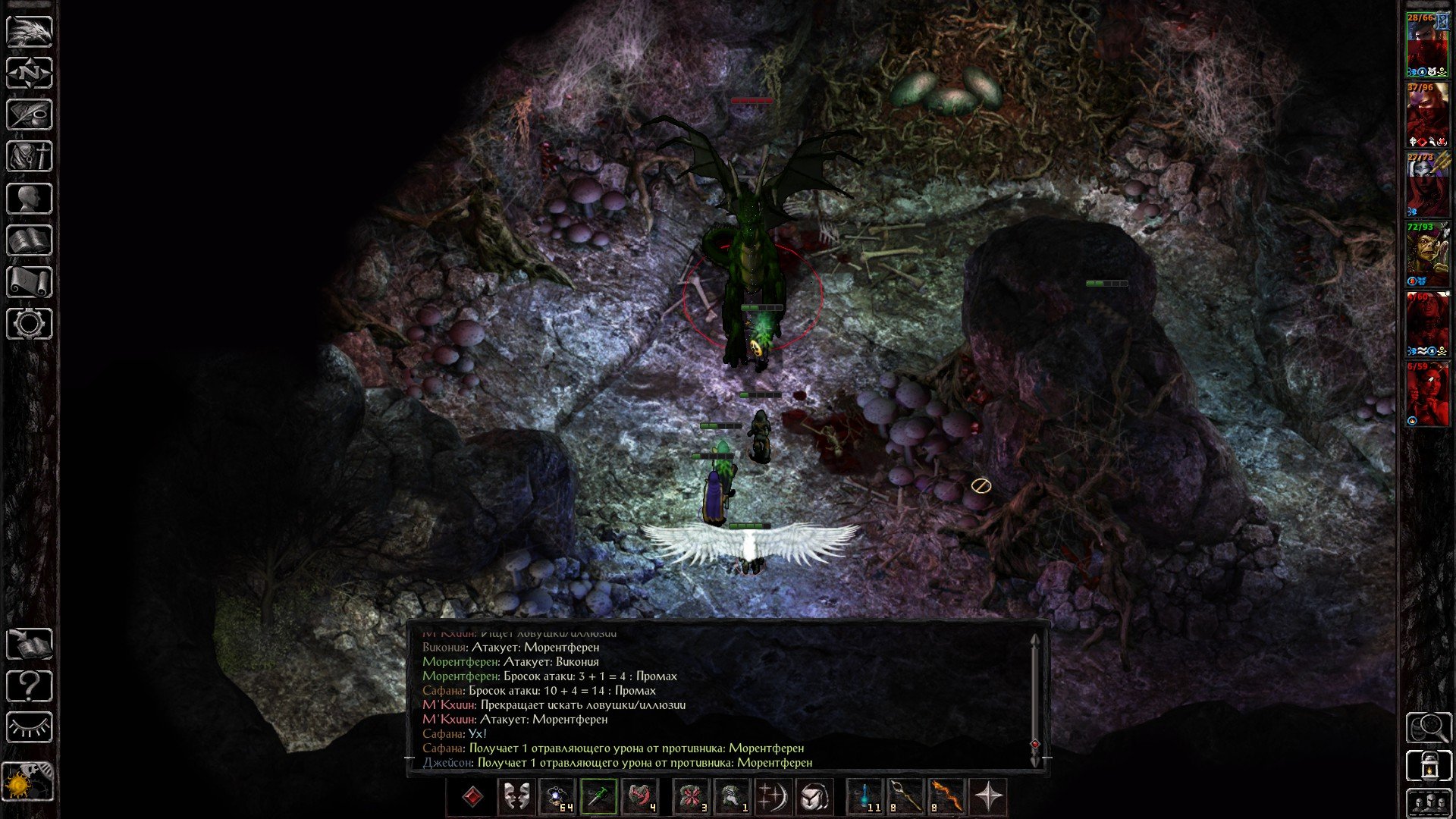Open the options gear menu
Image resolution: width=1456 pixels, height=819 pixels.
point(30,324)
